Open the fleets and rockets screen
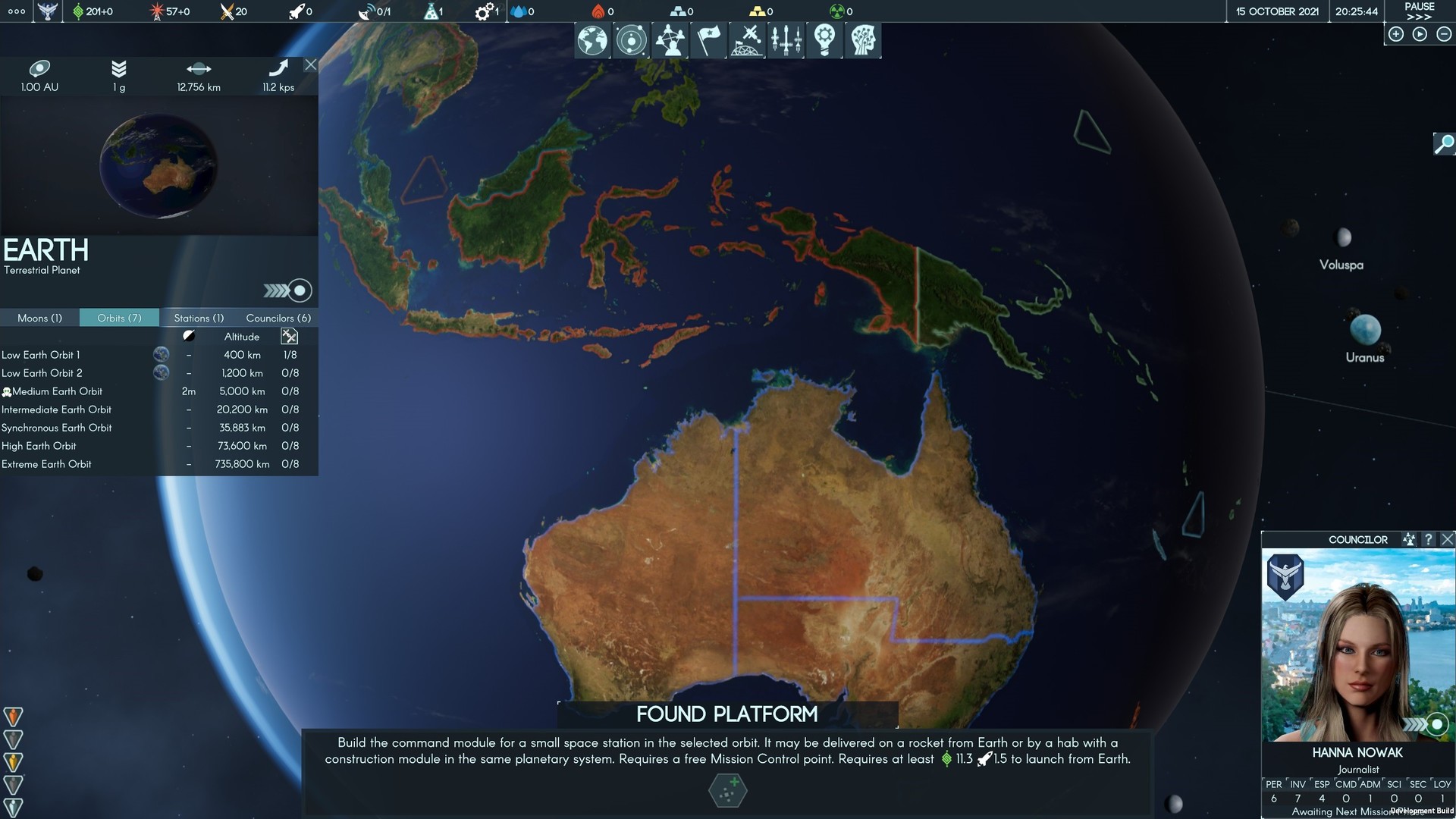Image resolution: width=1456 pixels, height=819 pixels. click(x=786, y=39)
